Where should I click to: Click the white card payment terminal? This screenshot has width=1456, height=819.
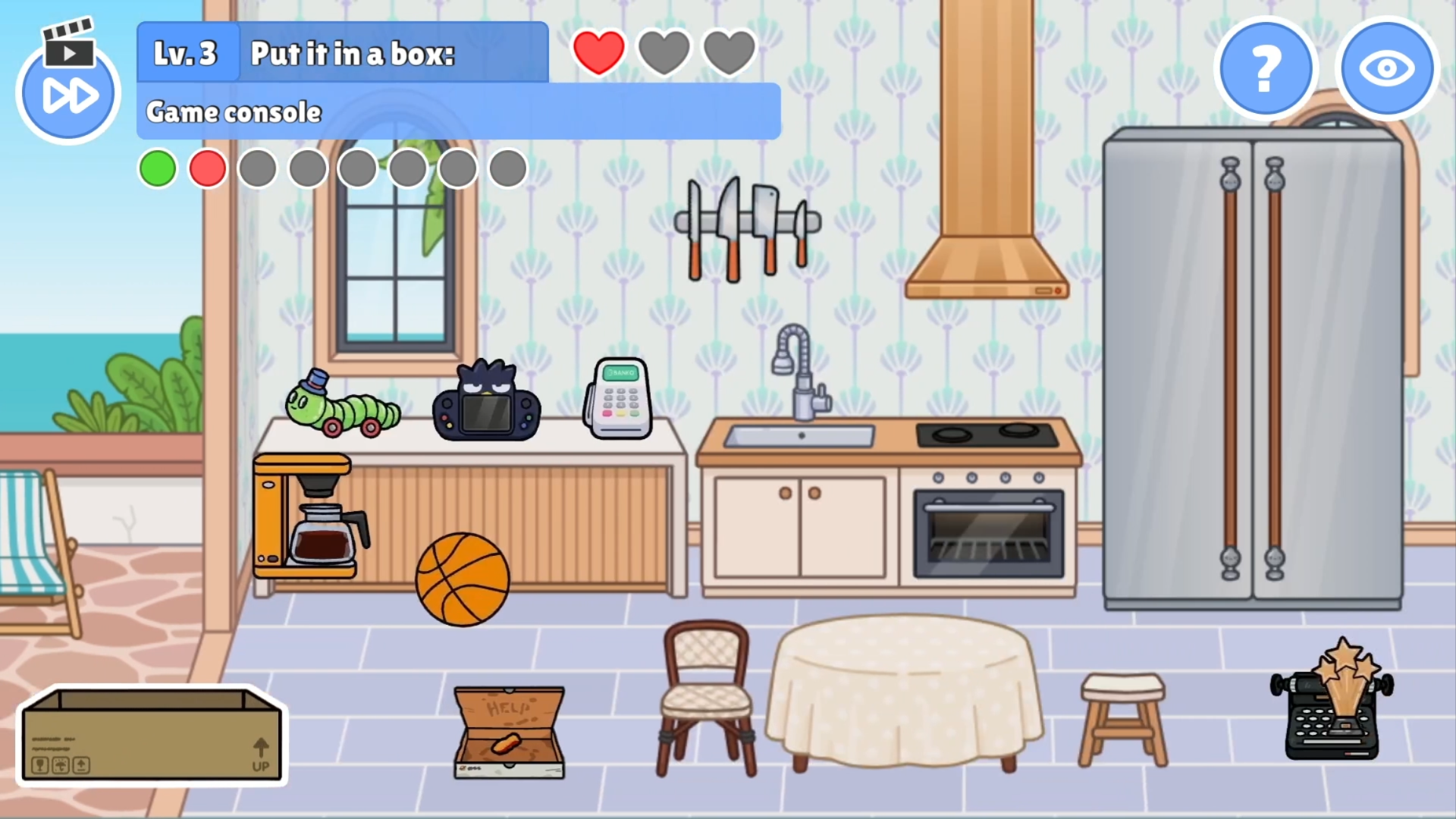tap(620, 398)
